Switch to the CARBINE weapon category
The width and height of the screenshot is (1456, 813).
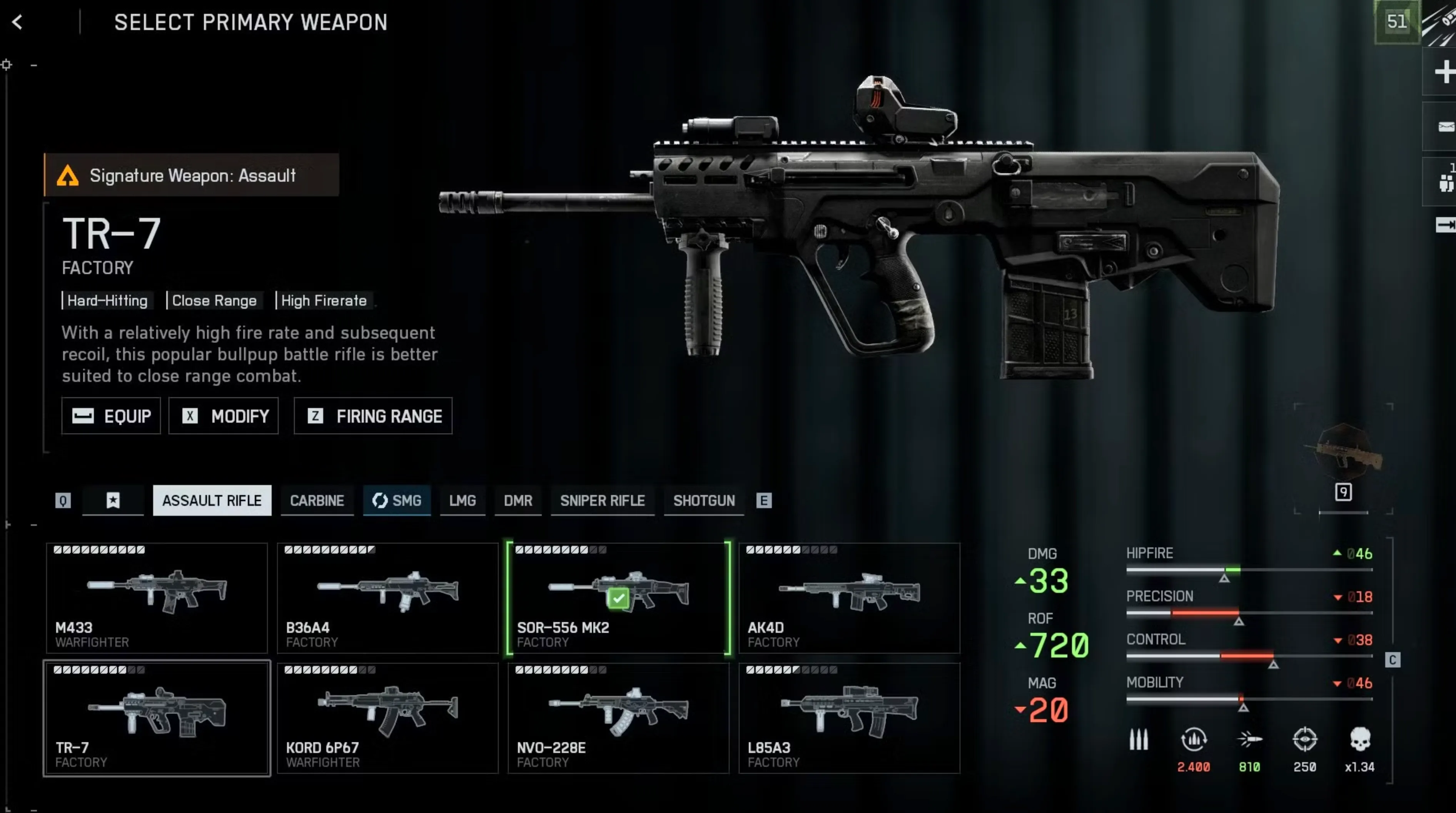317,500
